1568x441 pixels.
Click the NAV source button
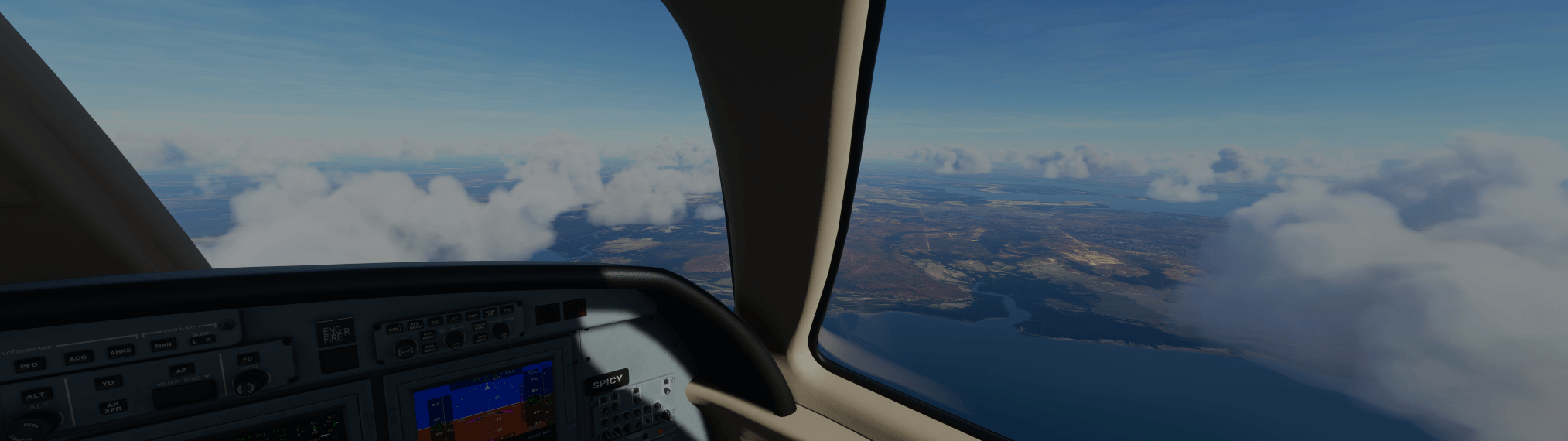(x=395, y=329)
